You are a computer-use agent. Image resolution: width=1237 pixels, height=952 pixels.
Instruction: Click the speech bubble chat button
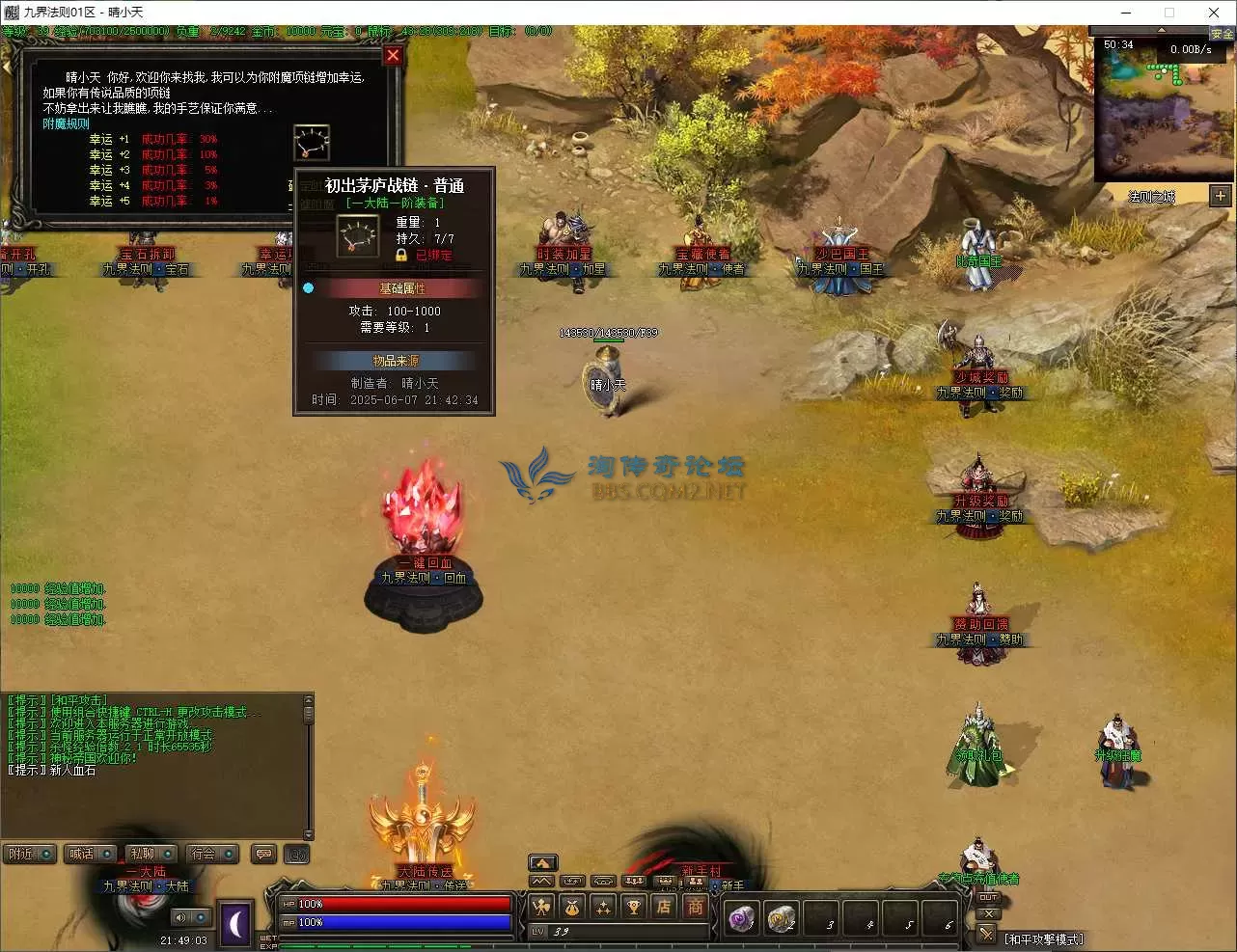coord(263,854)
